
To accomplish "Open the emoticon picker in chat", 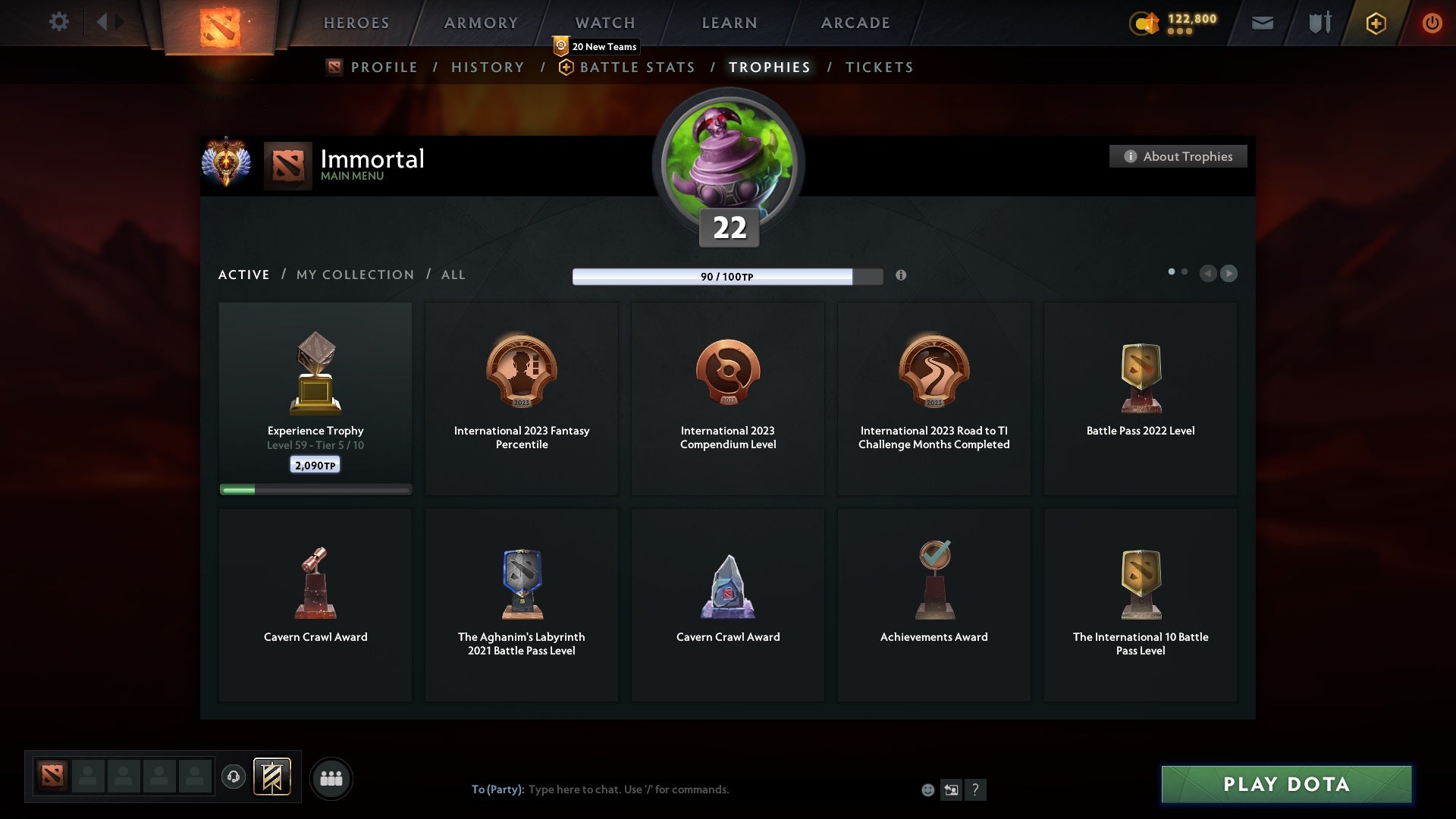I will click(929, 789).
